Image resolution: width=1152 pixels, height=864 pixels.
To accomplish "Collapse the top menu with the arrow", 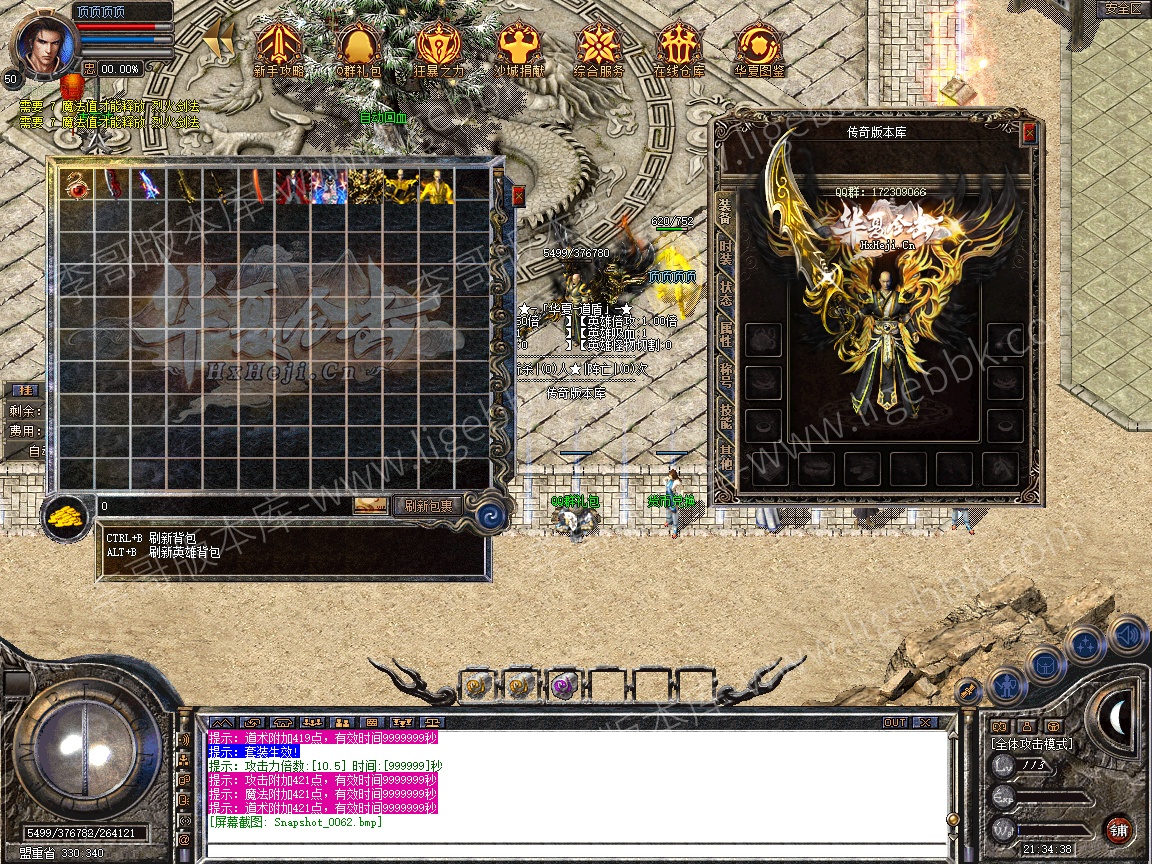I will click(218, 40).
